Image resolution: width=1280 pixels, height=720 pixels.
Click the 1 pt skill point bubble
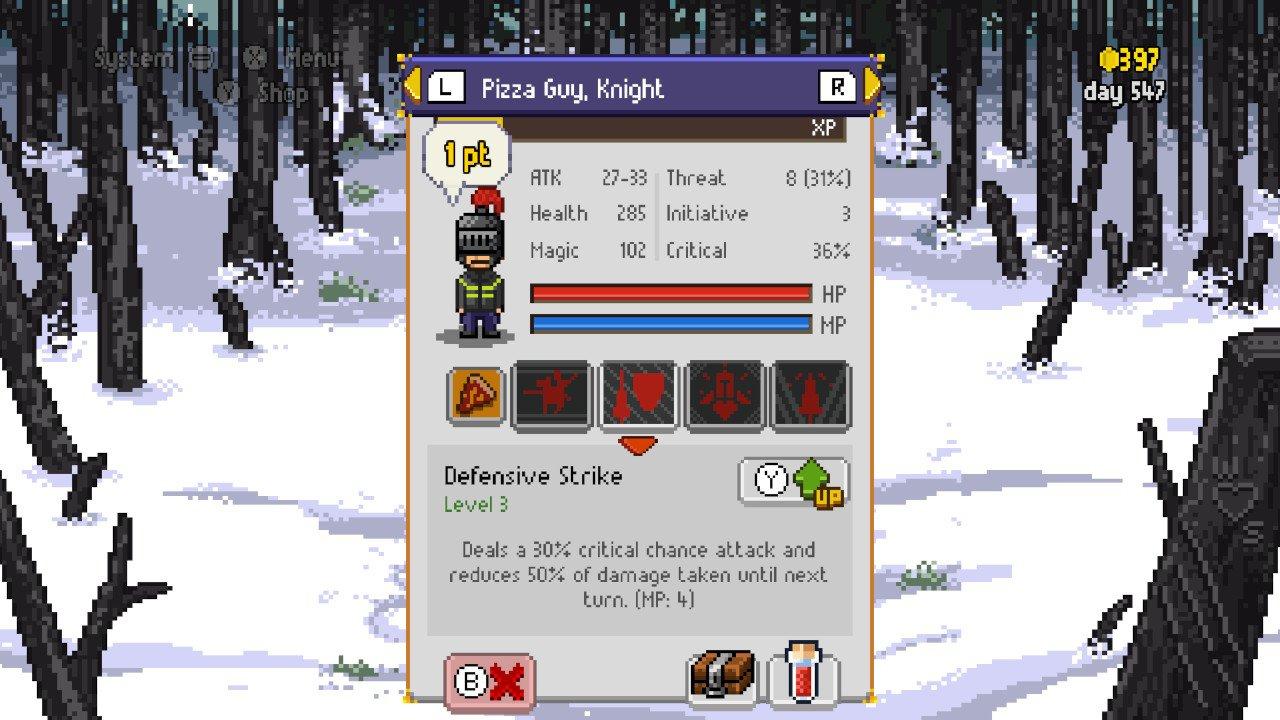pyautogui.click(x=466, y=153)
